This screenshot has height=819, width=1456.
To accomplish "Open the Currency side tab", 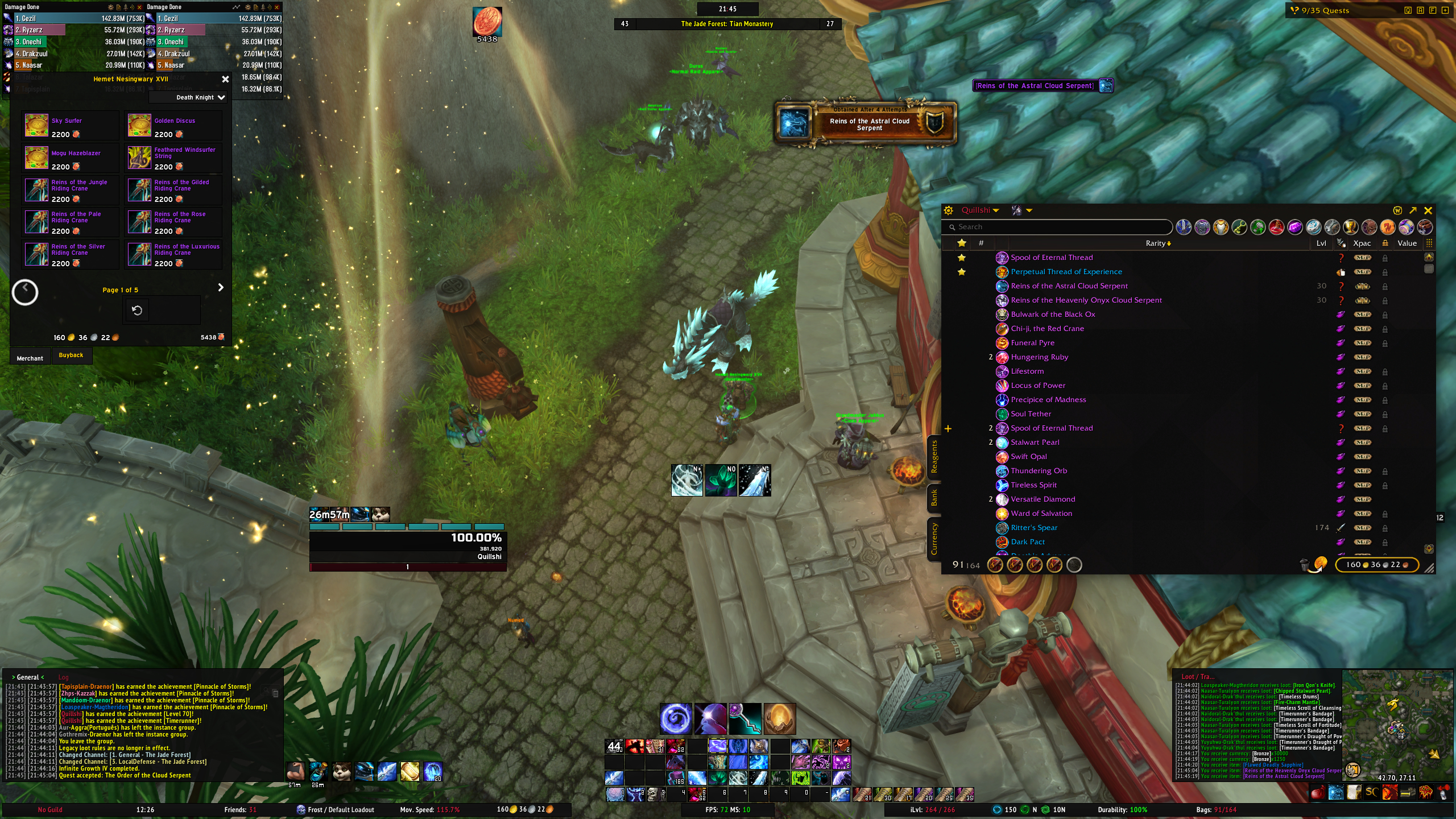I will click(934, 538).
